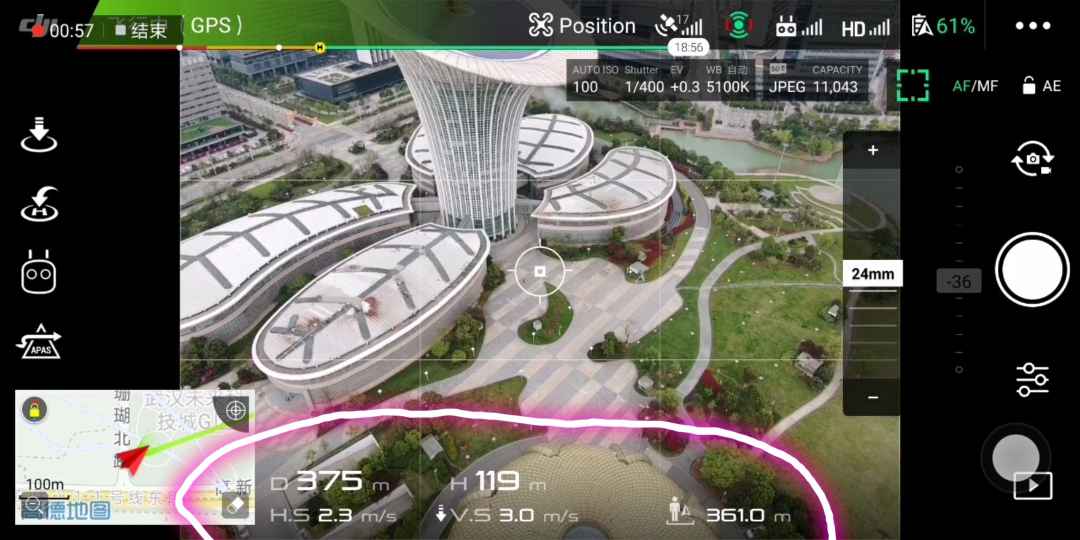The height and width of the screenshot is (540, 1080).
Task: Show the GPS satellite signal status
Action: pos(679,26)
